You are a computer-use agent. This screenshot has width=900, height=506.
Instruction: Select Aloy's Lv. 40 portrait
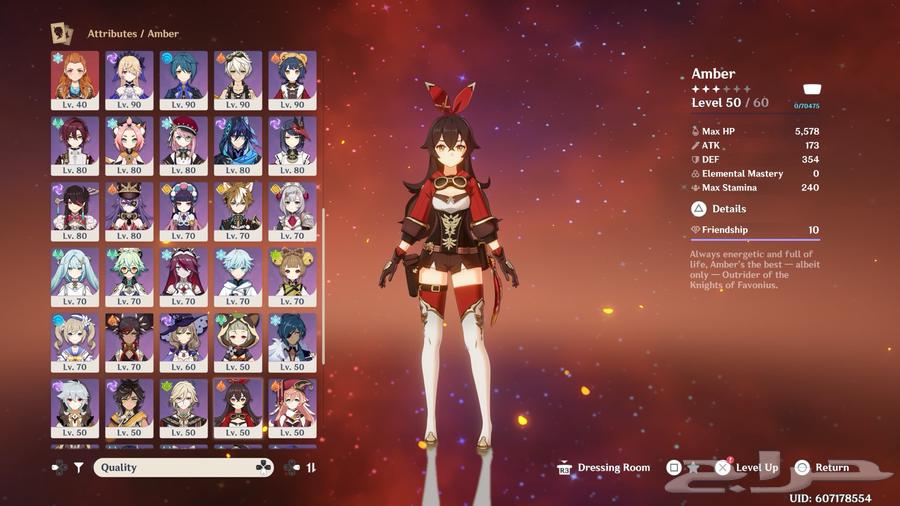[x=76, y=80]
